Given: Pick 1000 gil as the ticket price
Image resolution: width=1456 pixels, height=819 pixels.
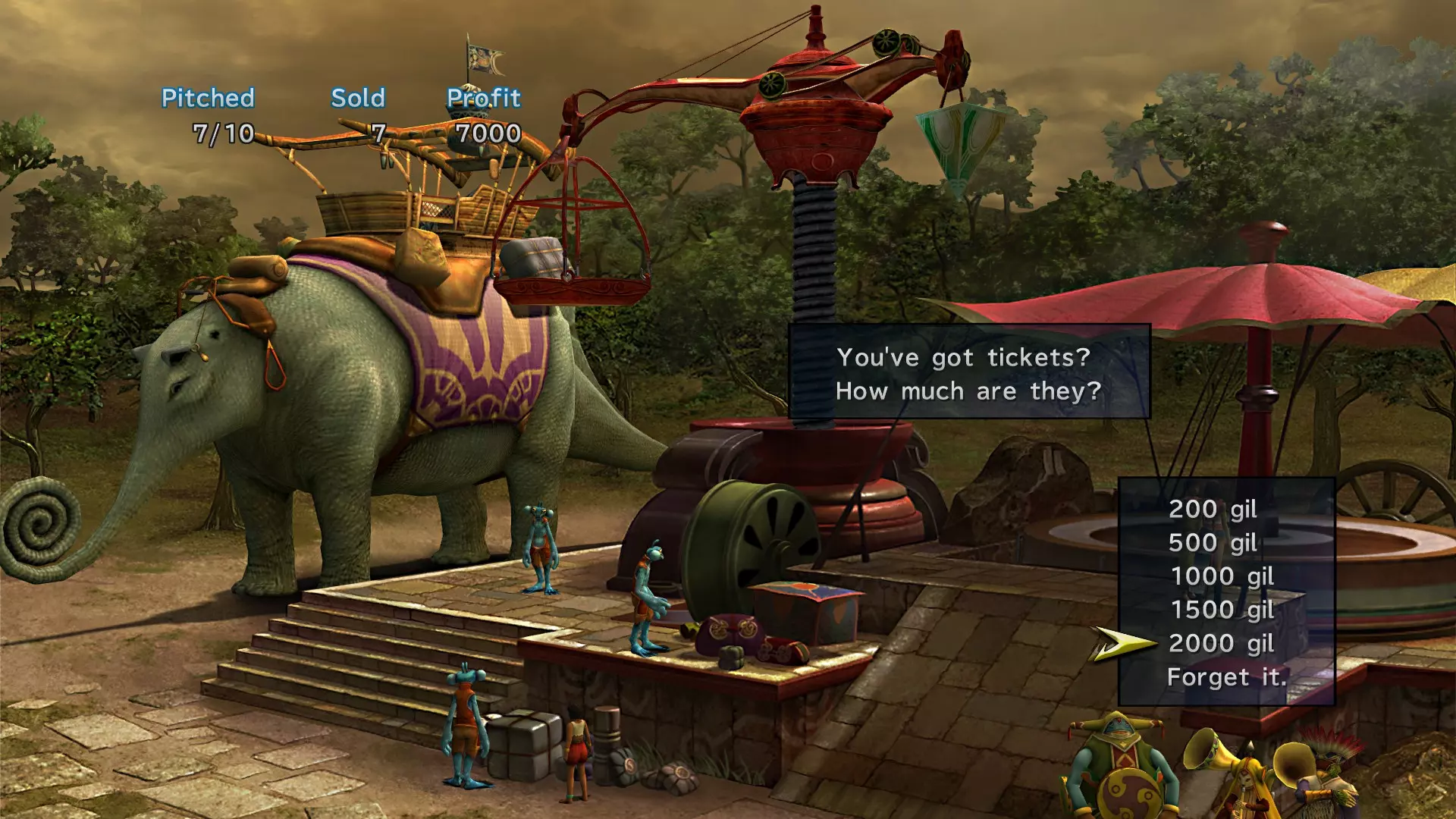Looking at the screenshot, I should point(1222,576).
